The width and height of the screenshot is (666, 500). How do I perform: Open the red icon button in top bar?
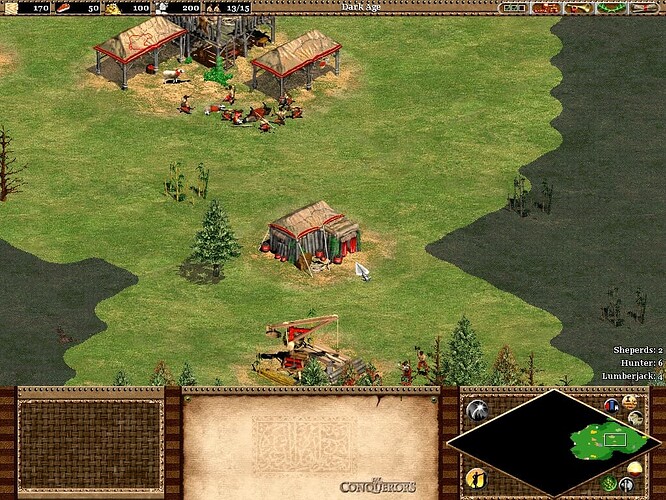coord(546,8)
